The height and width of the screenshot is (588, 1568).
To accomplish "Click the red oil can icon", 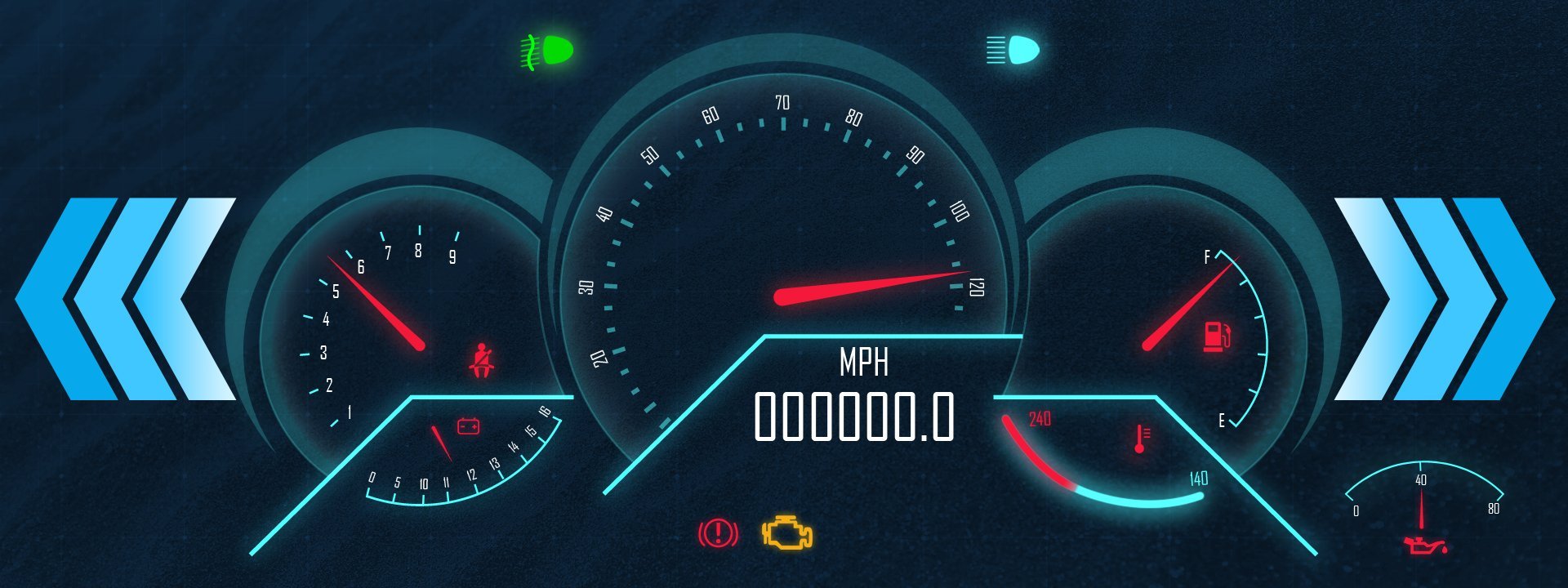I will tap(1424, 545).
